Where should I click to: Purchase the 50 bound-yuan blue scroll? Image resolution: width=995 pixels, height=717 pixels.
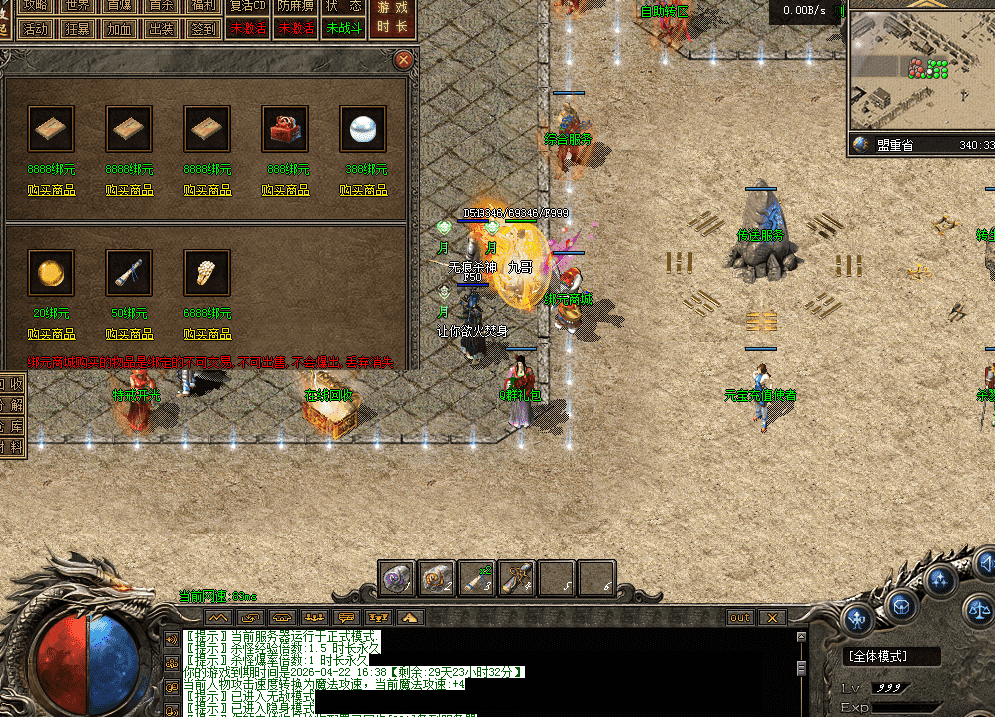[x=129, y=334]
